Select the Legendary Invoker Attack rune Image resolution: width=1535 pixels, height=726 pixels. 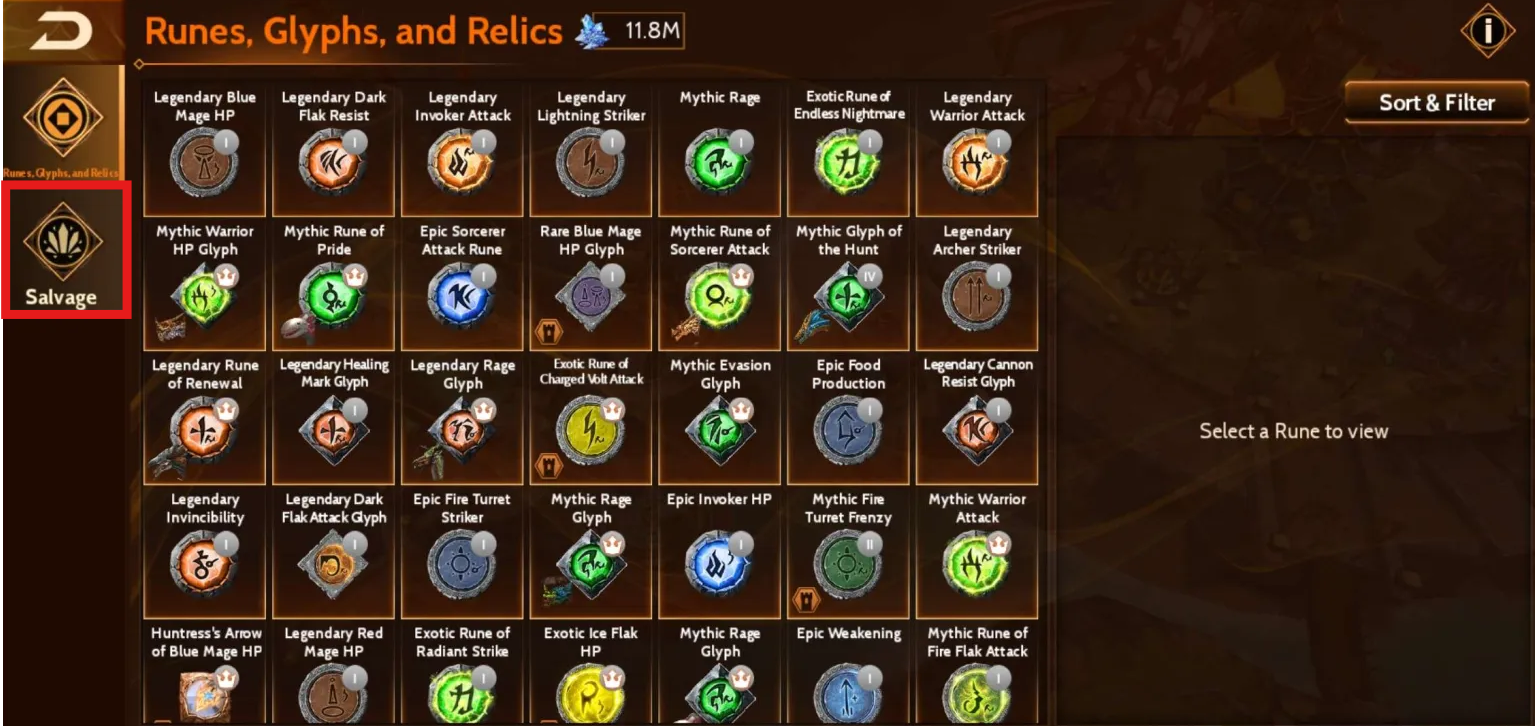point(462,160)
